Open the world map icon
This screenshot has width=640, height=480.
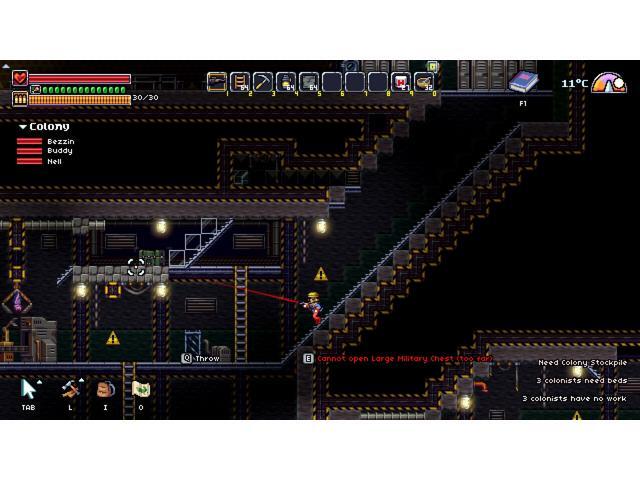click(141, 388)
